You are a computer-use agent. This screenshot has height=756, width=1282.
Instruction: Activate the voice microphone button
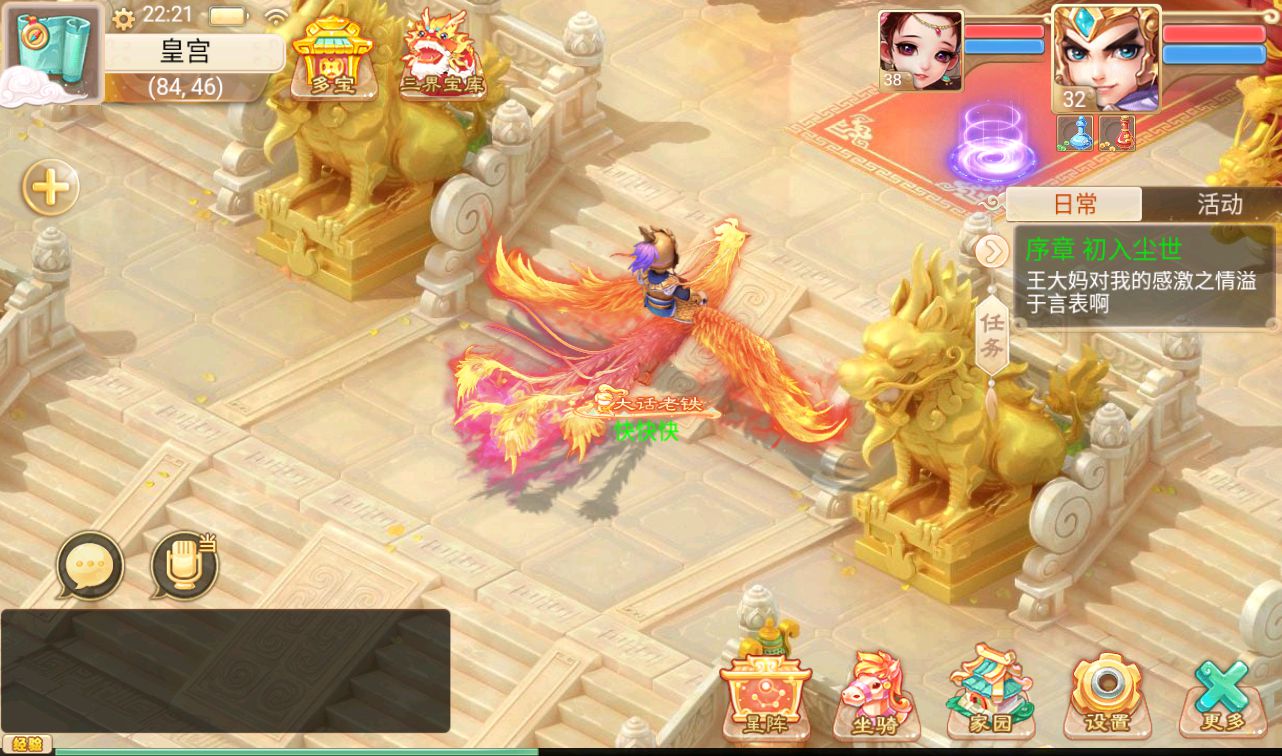click(184, 566)
